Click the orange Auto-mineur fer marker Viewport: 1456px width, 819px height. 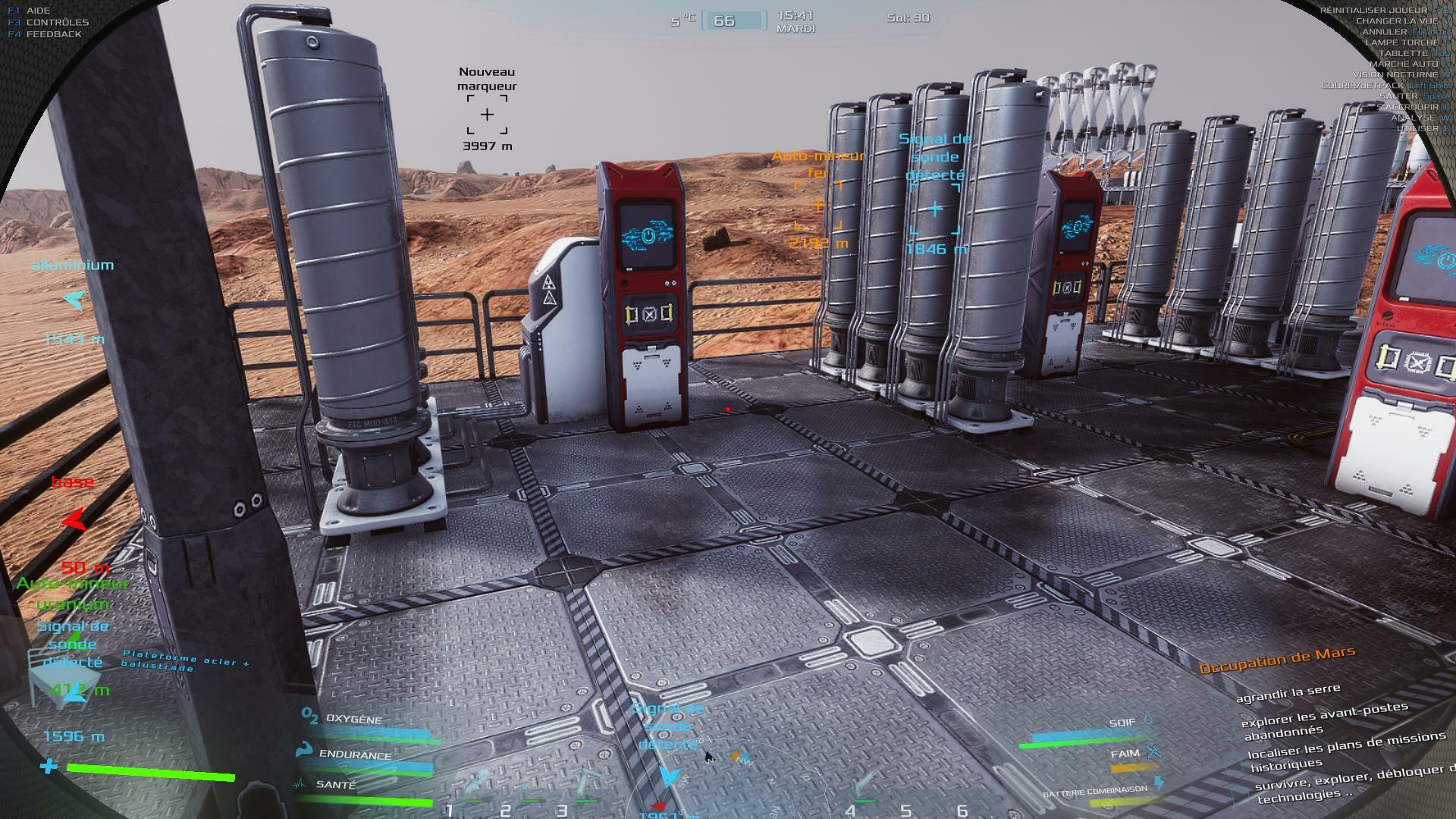pyautogui.click(x=817, y=206)
